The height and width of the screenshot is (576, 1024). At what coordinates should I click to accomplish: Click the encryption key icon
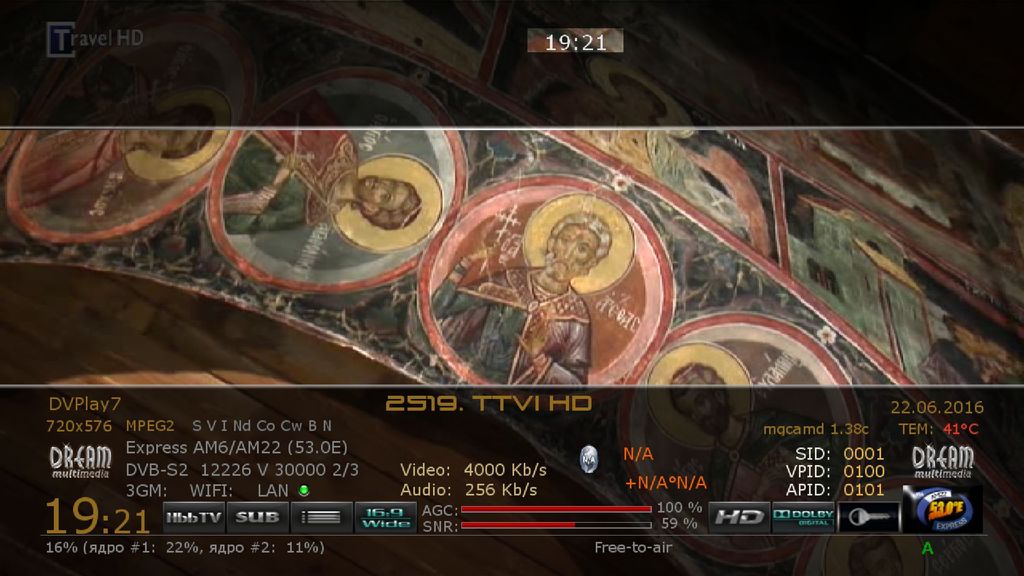[x=866, y=517]
